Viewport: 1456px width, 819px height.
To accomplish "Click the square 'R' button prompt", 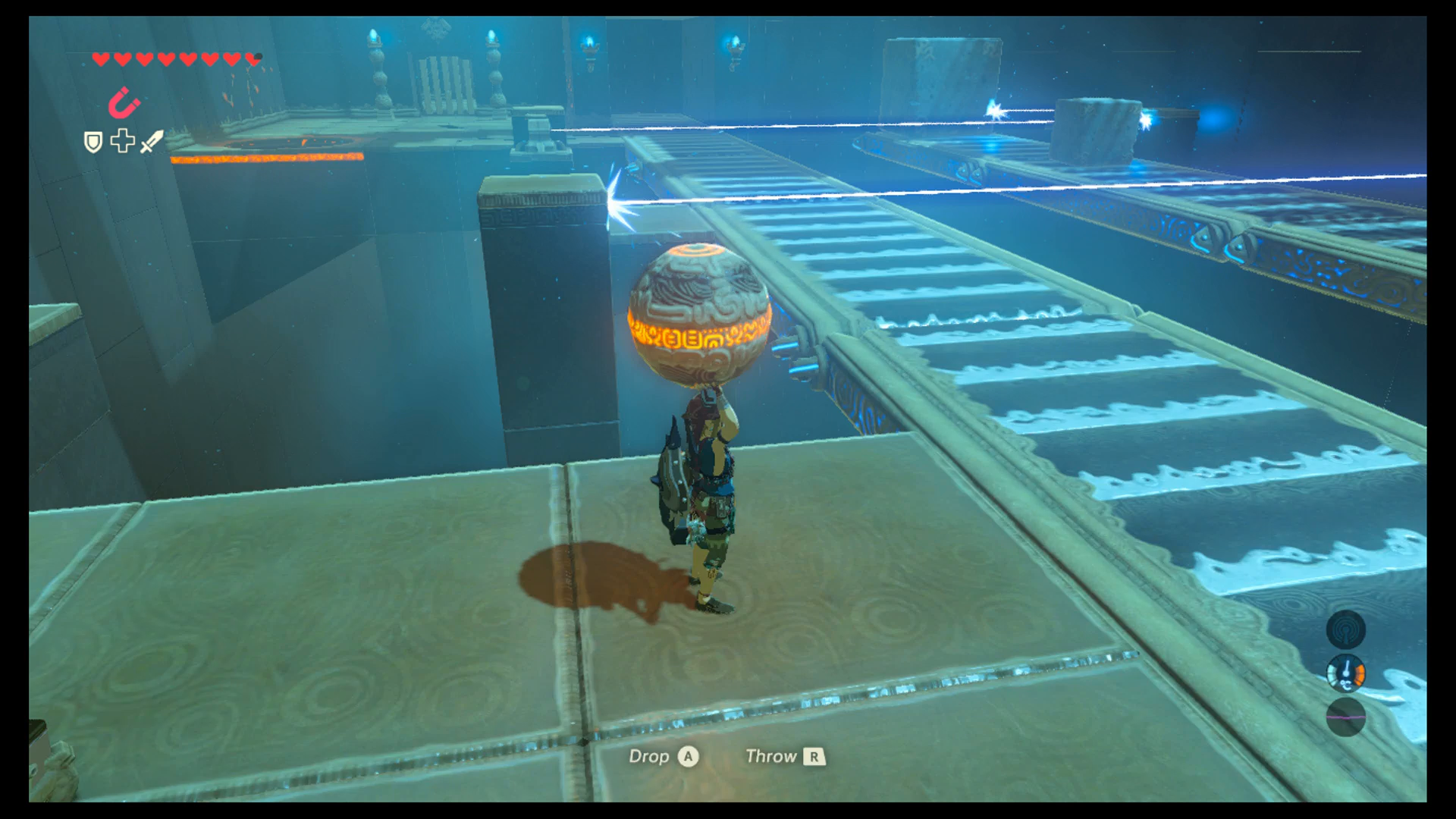I will click(815, 756).
